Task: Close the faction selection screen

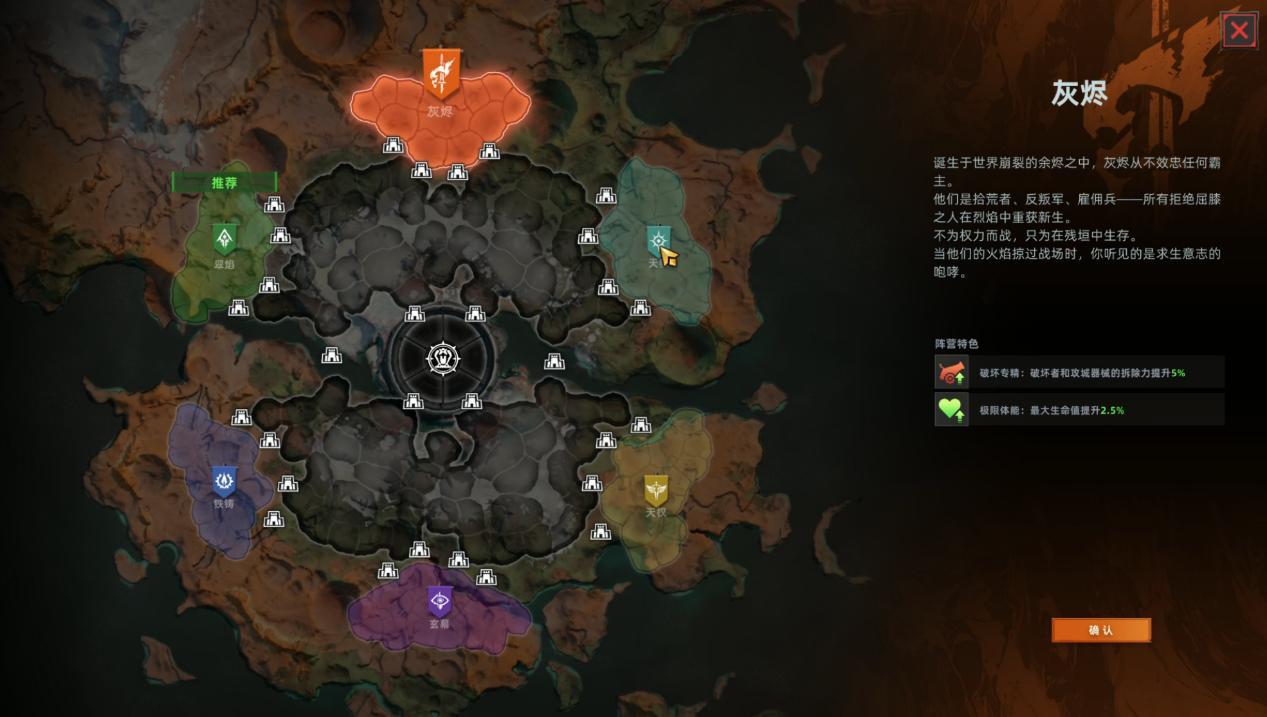Action: coord(1239,31)
